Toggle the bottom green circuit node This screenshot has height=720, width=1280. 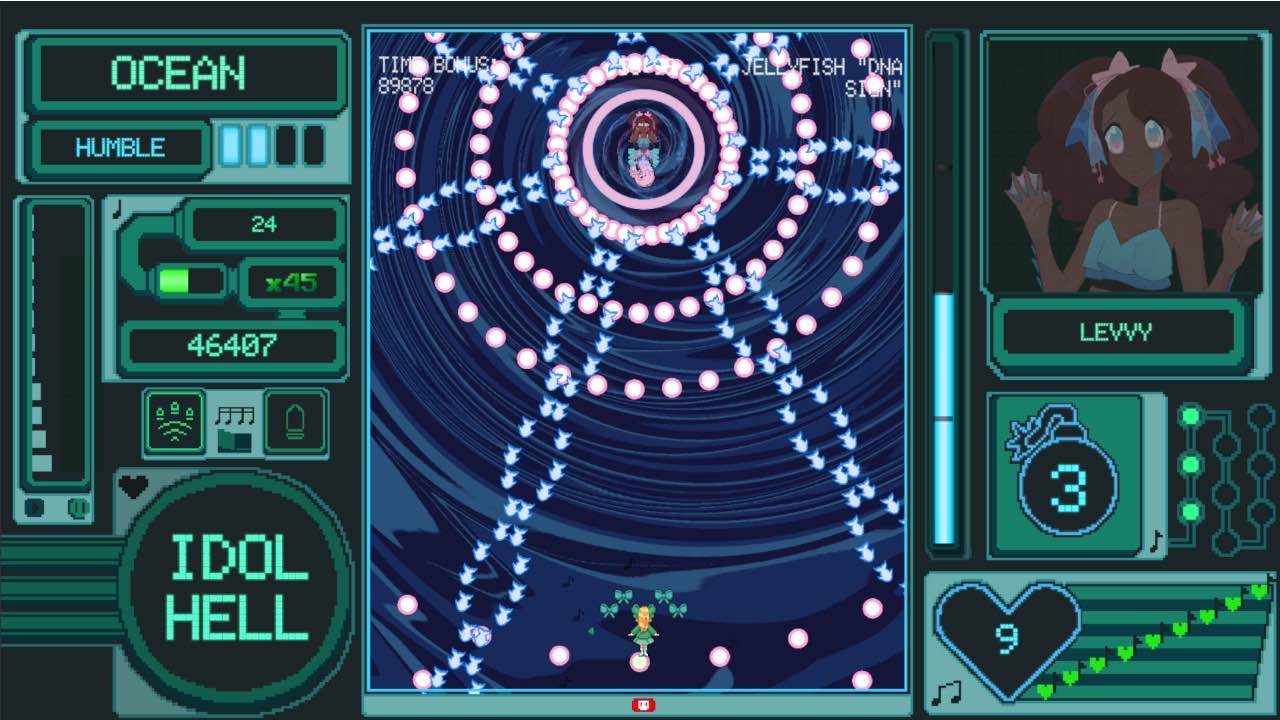1191,512
